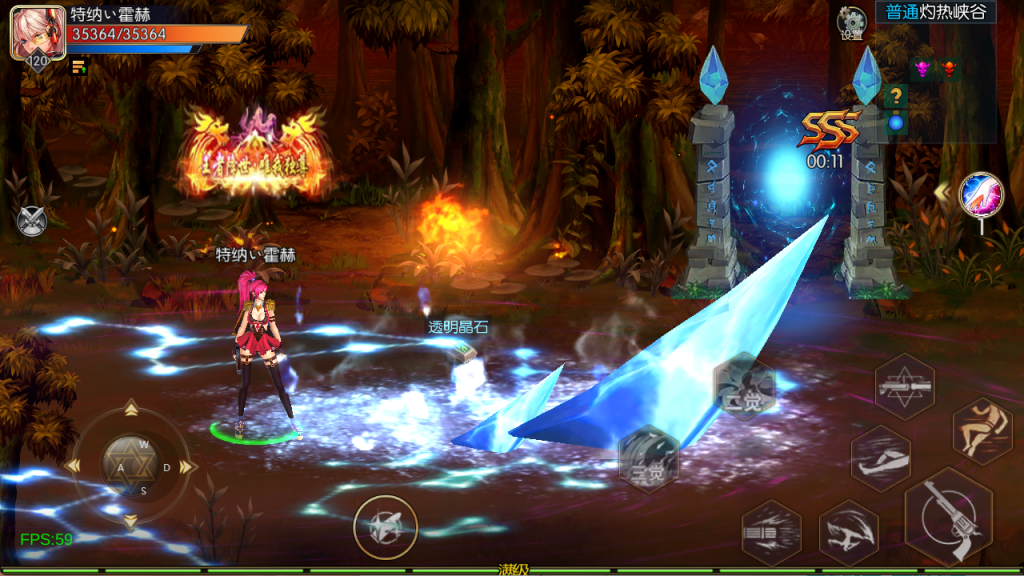
Task: Click the small status buff icon
Action: click(78, 67)
